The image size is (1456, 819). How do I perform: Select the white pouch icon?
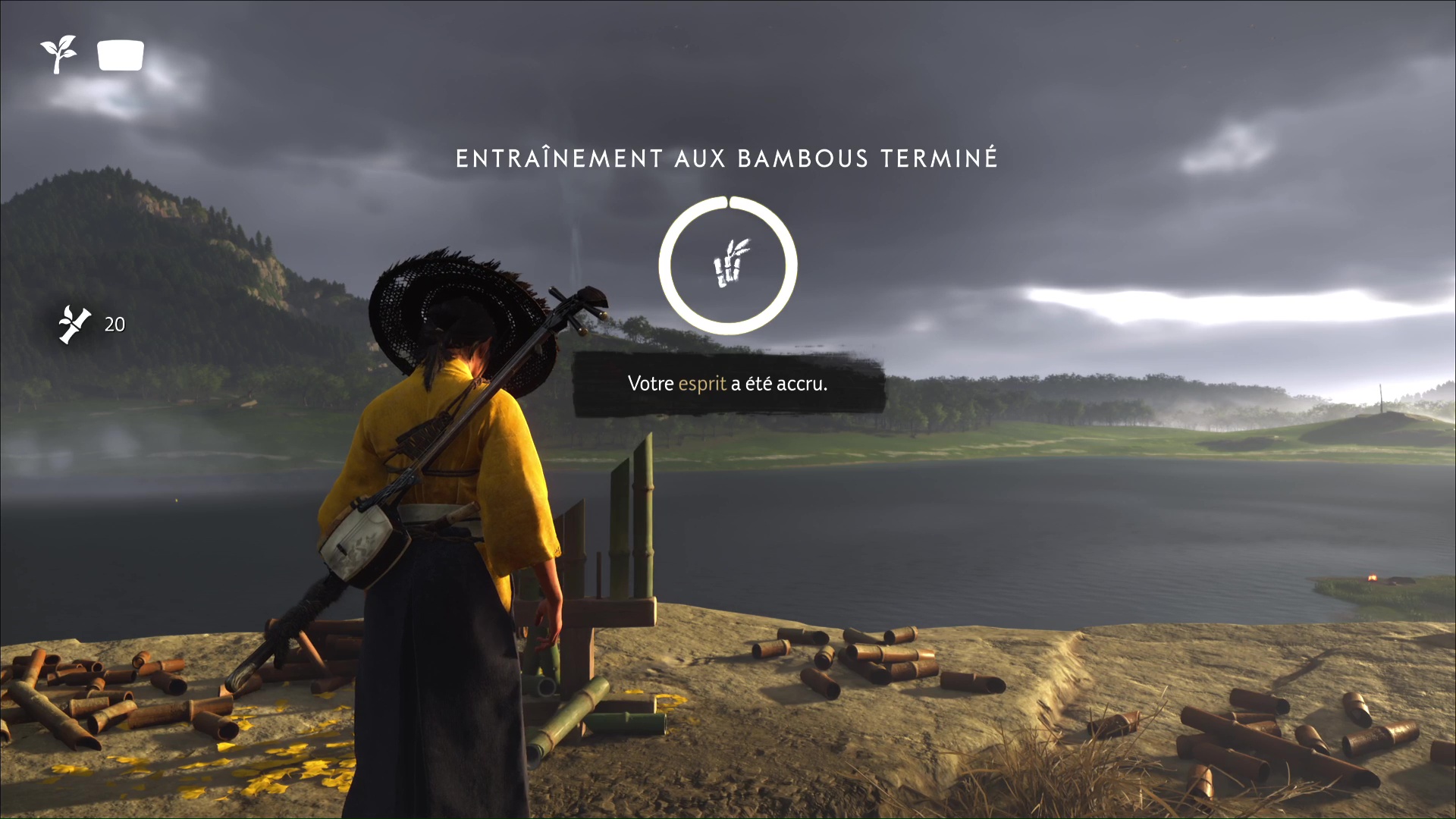(x=121, y=55)
